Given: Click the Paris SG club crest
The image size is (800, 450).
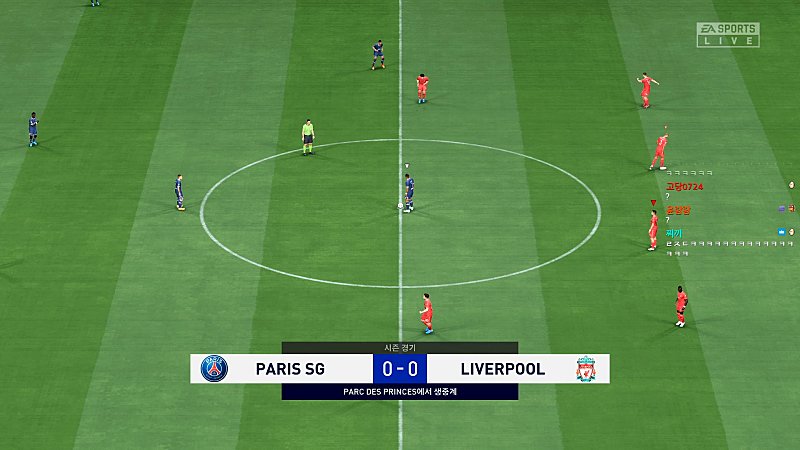Looking at the screenshot, I should pyautogui.click(x=214, y=369).
